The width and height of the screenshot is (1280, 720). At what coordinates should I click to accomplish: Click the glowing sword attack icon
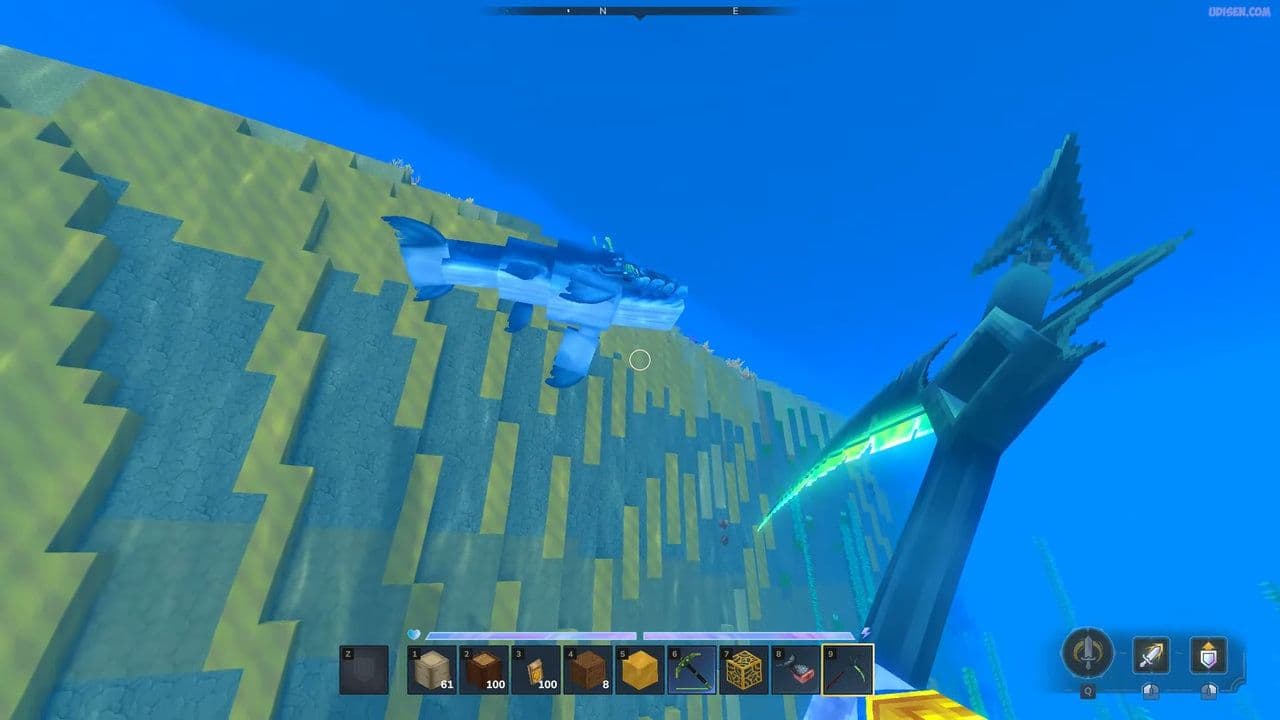[x=1151, y=656]
